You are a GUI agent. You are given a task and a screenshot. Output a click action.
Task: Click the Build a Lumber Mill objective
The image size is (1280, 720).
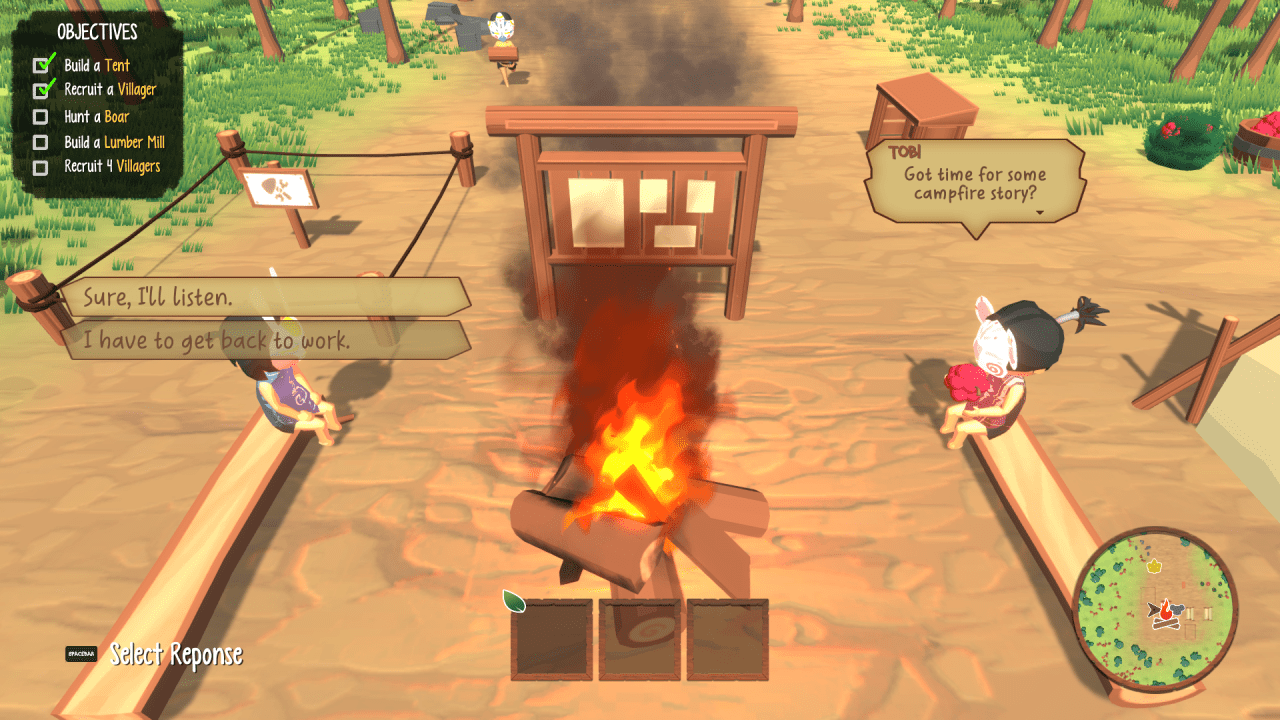coord(113,142)
